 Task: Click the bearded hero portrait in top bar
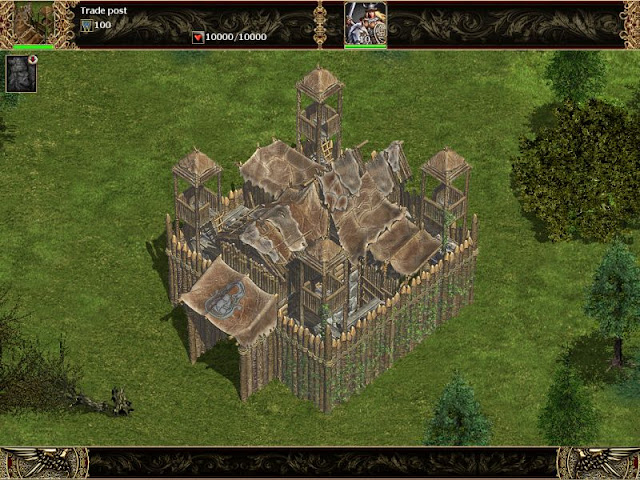pyautogui.click(x=365, y=22)
